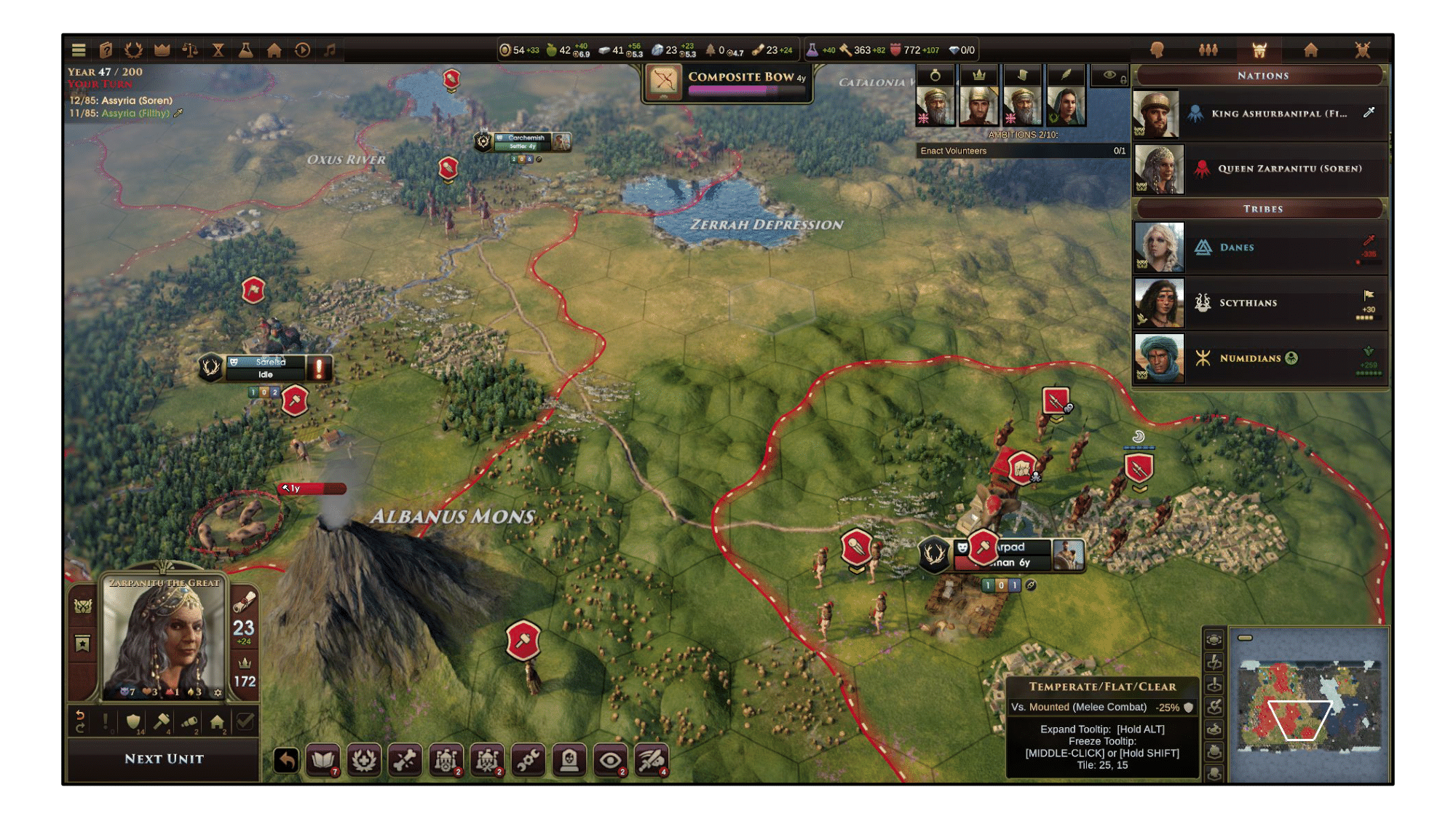Open the crown council member slot
Image resolution: width=1456 pixels, height=819 pixels.
978,99
